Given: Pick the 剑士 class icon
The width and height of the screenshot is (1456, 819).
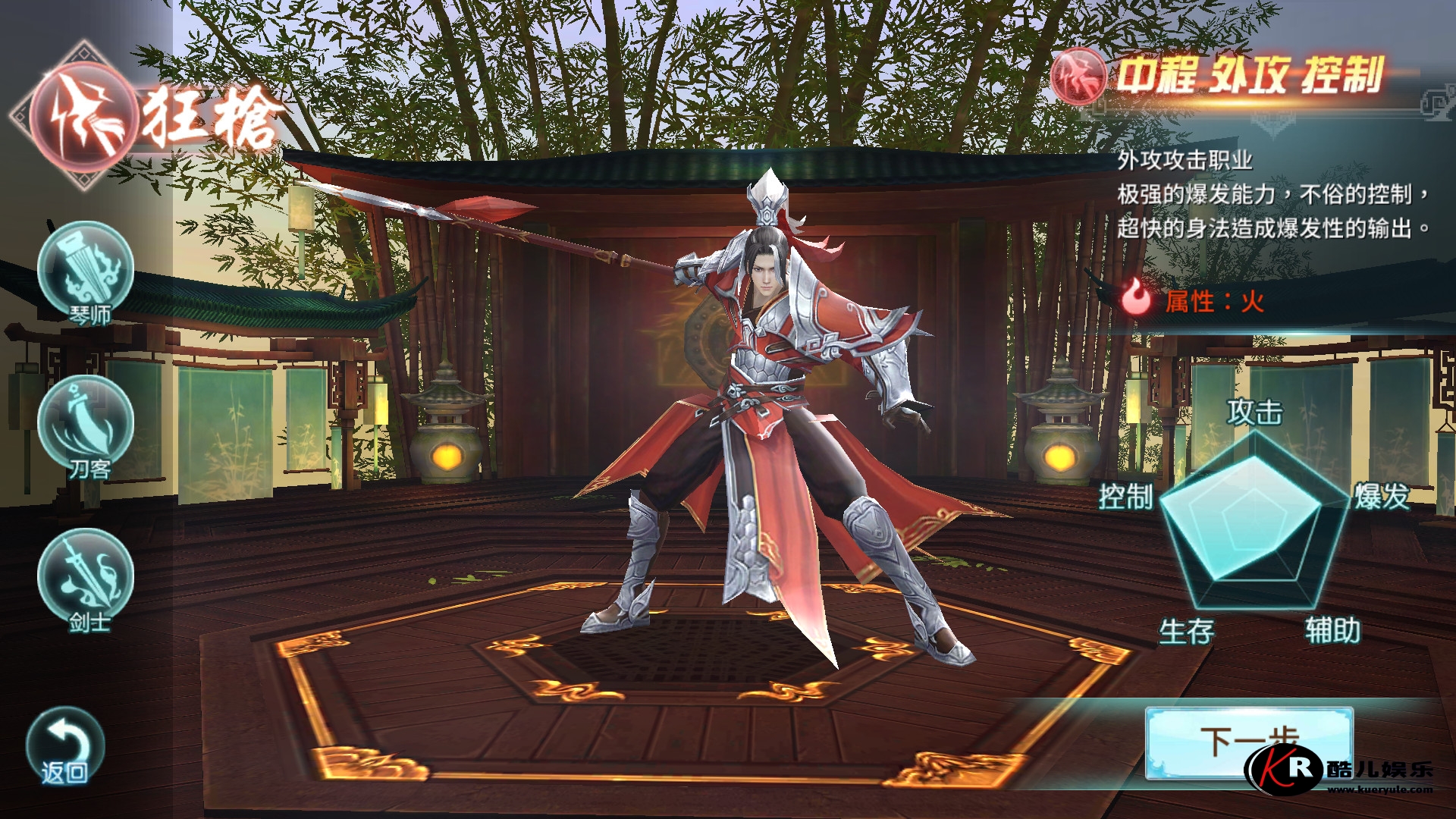Looking at the screenshot, I should coord(86,578).
